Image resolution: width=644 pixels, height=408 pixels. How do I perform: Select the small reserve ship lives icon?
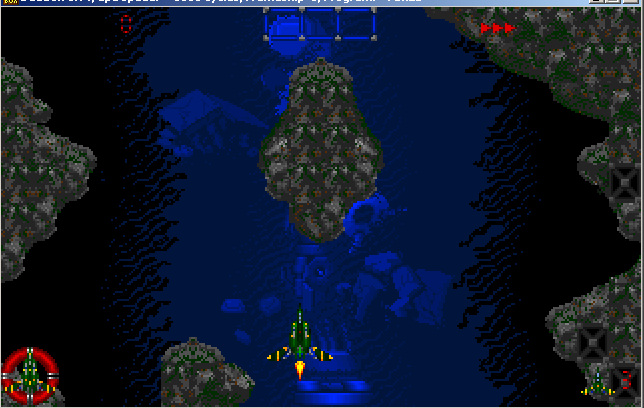597,380
